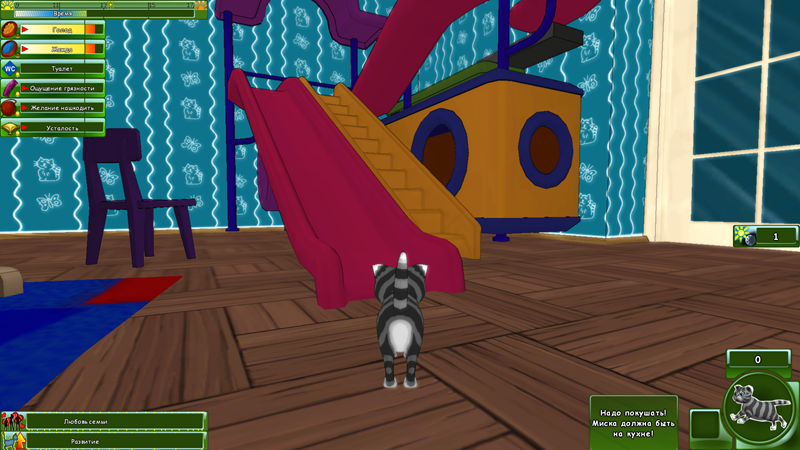Click the yellow pillow tiredness icon
This screenshot has height=450, width=800.
[x=9, y=128]
